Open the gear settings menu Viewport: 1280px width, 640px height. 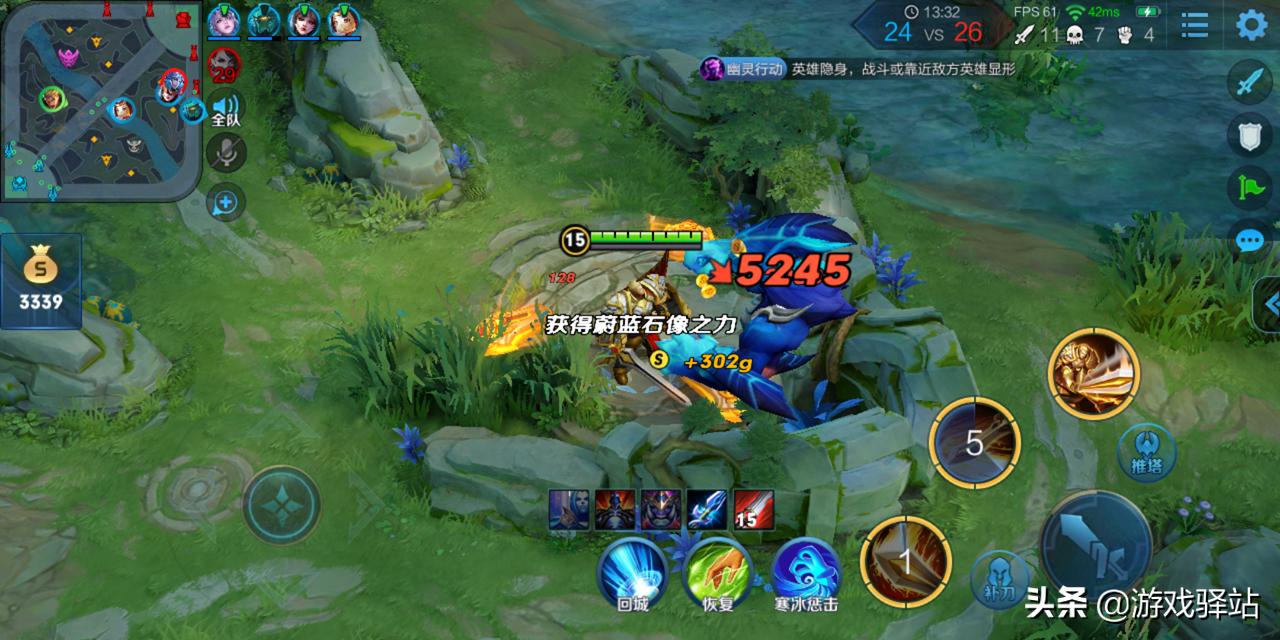1251,25
